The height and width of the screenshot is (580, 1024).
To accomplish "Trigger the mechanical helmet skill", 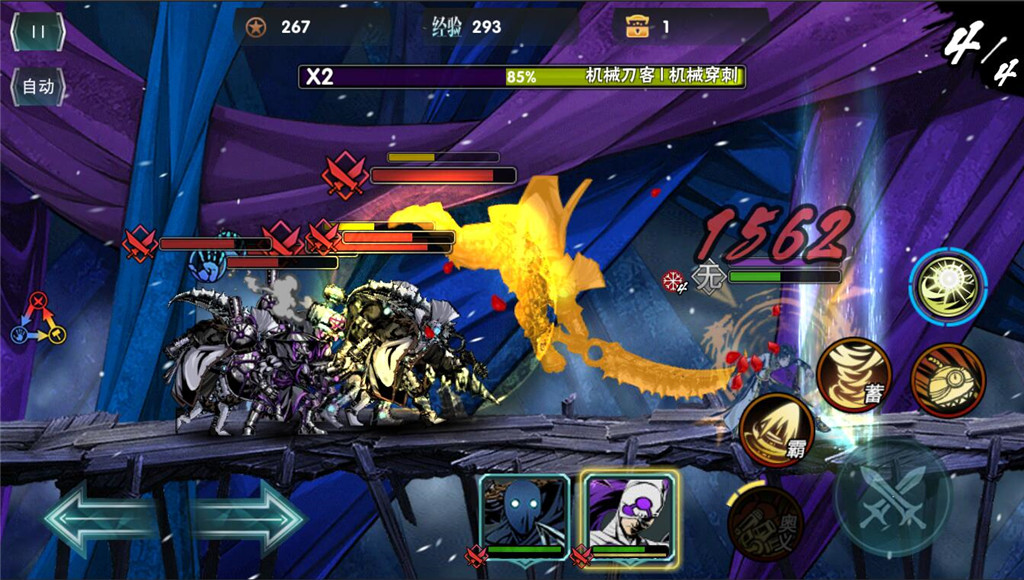I will 947,380.
